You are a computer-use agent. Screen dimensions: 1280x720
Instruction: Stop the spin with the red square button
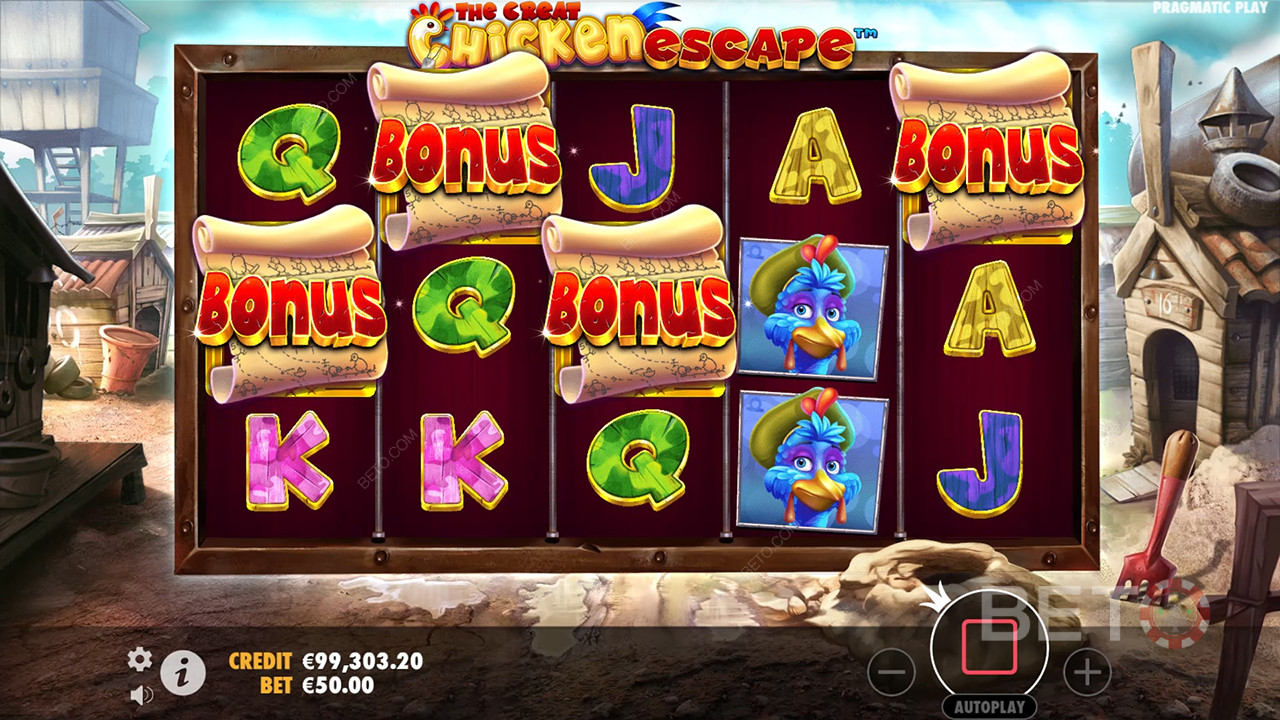coord(988,648)
